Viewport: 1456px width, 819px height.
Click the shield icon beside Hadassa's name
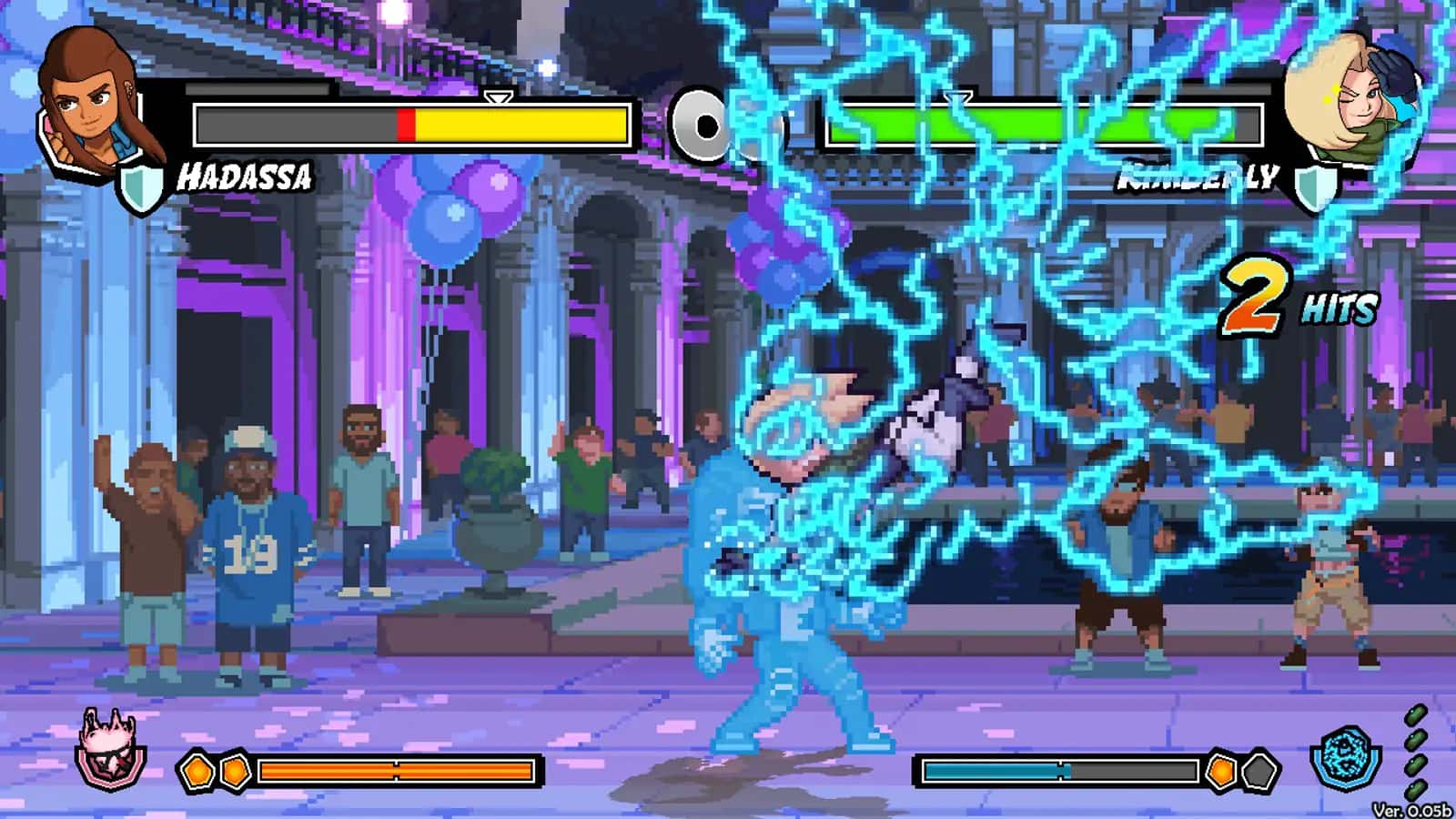(142, 188)
